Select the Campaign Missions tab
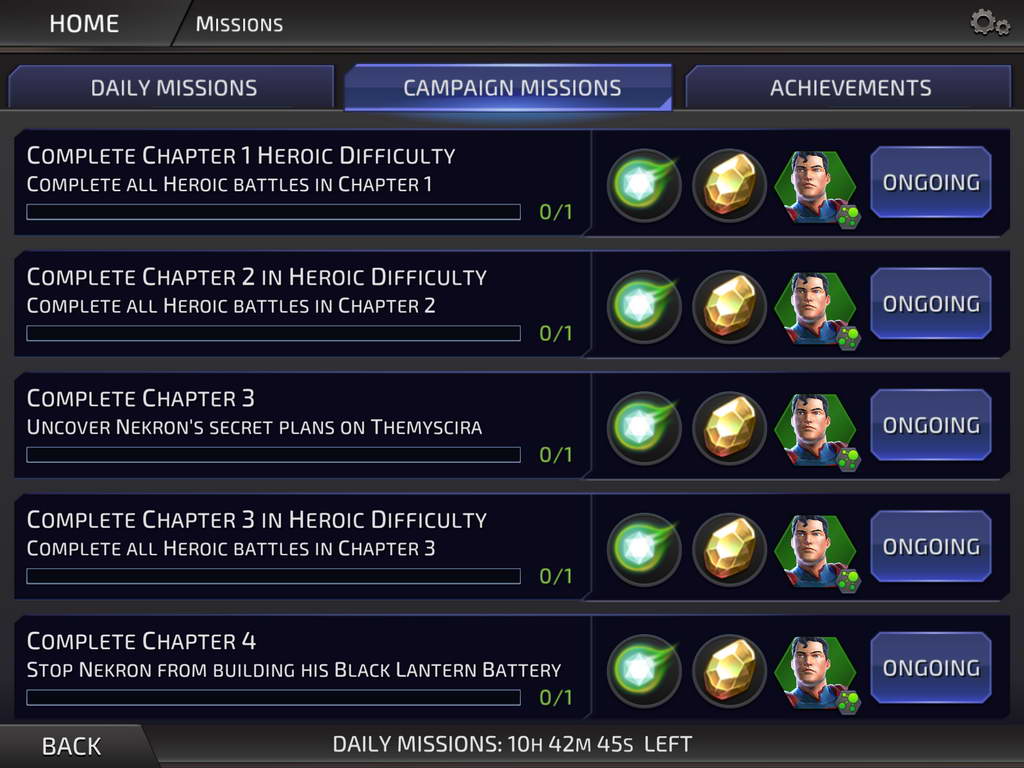Viewport: 1024px width, 768px height. click(x=511, y=88)
